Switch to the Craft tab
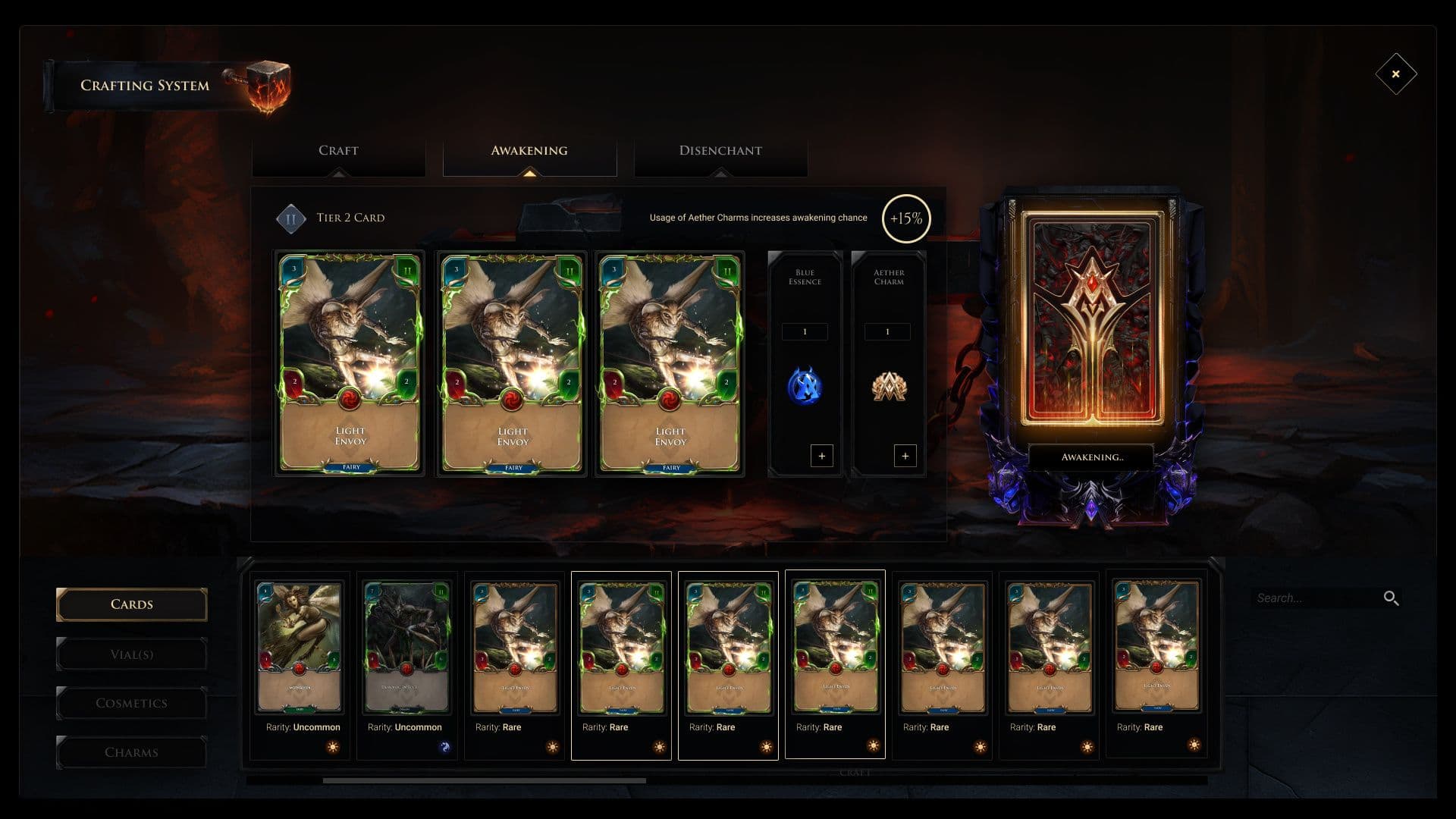Image resolution: width=1456 pixels, height=819 pixels. click(x=338, y=151)
